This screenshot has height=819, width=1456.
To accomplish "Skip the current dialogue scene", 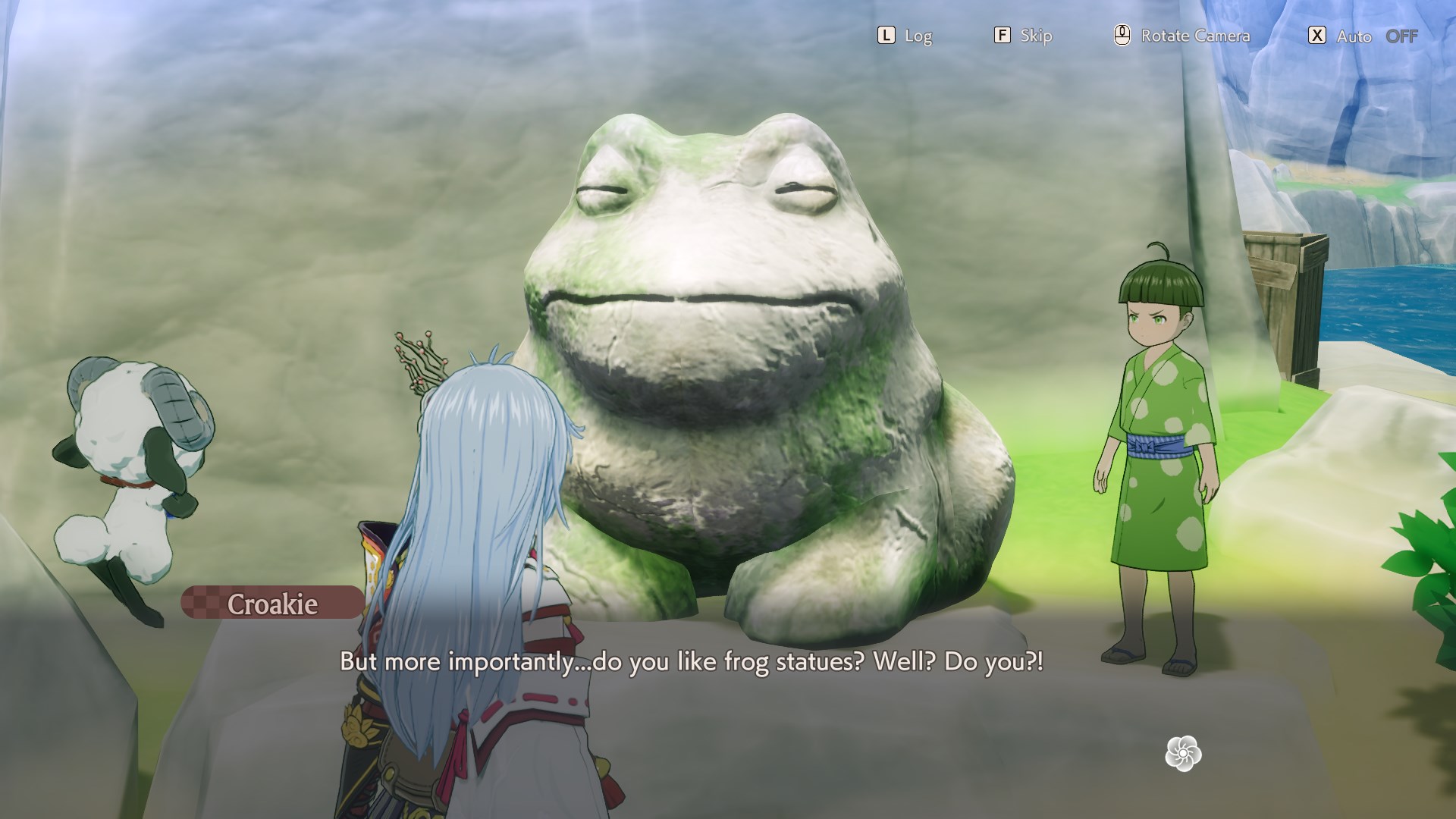I will pyautogui.click(x=1023, y=36).
